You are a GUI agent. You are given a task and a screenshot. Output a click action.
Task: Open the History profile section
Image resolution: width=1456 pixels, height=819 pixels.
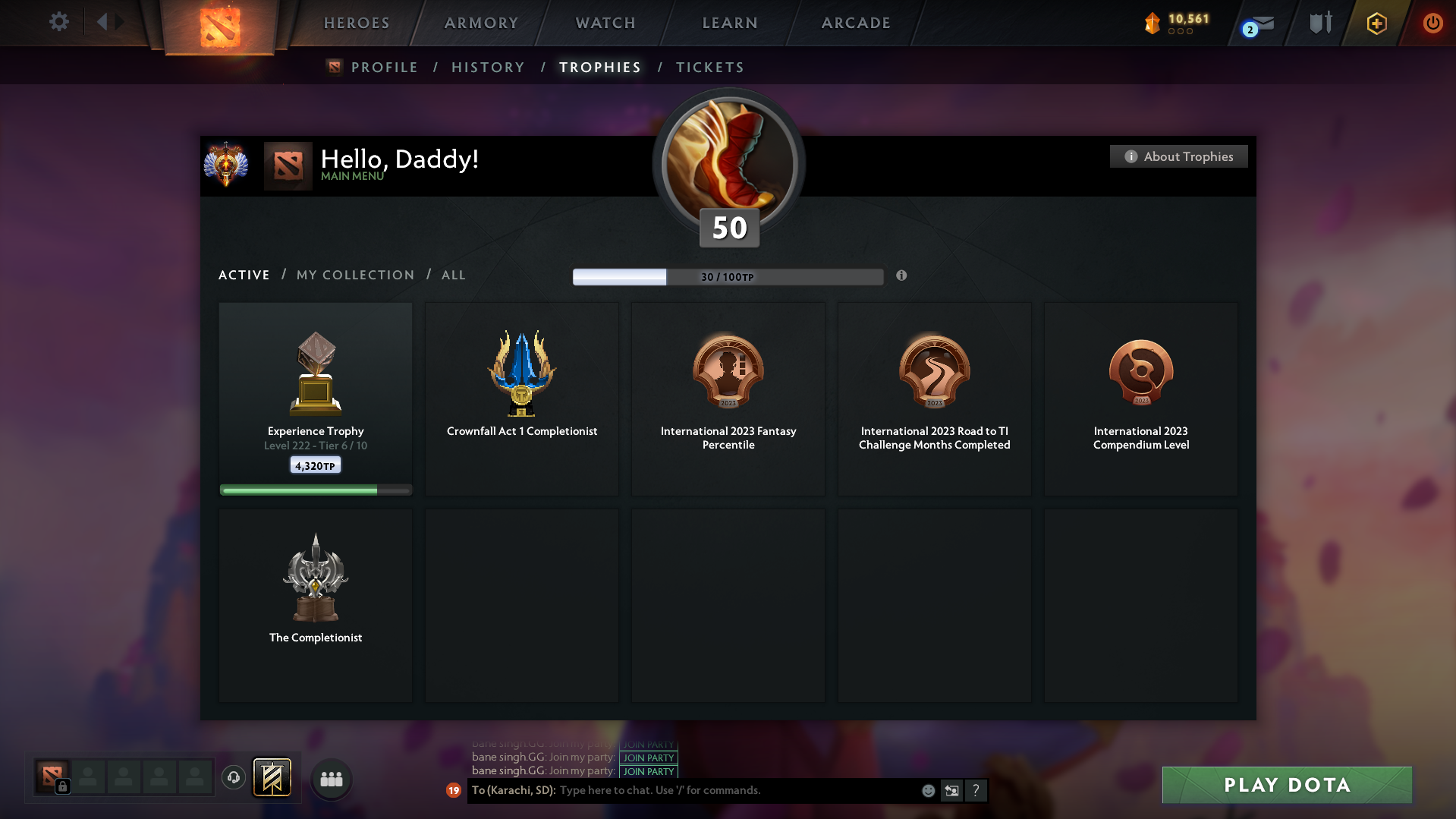pyautogui.click(x=488, y=67)
